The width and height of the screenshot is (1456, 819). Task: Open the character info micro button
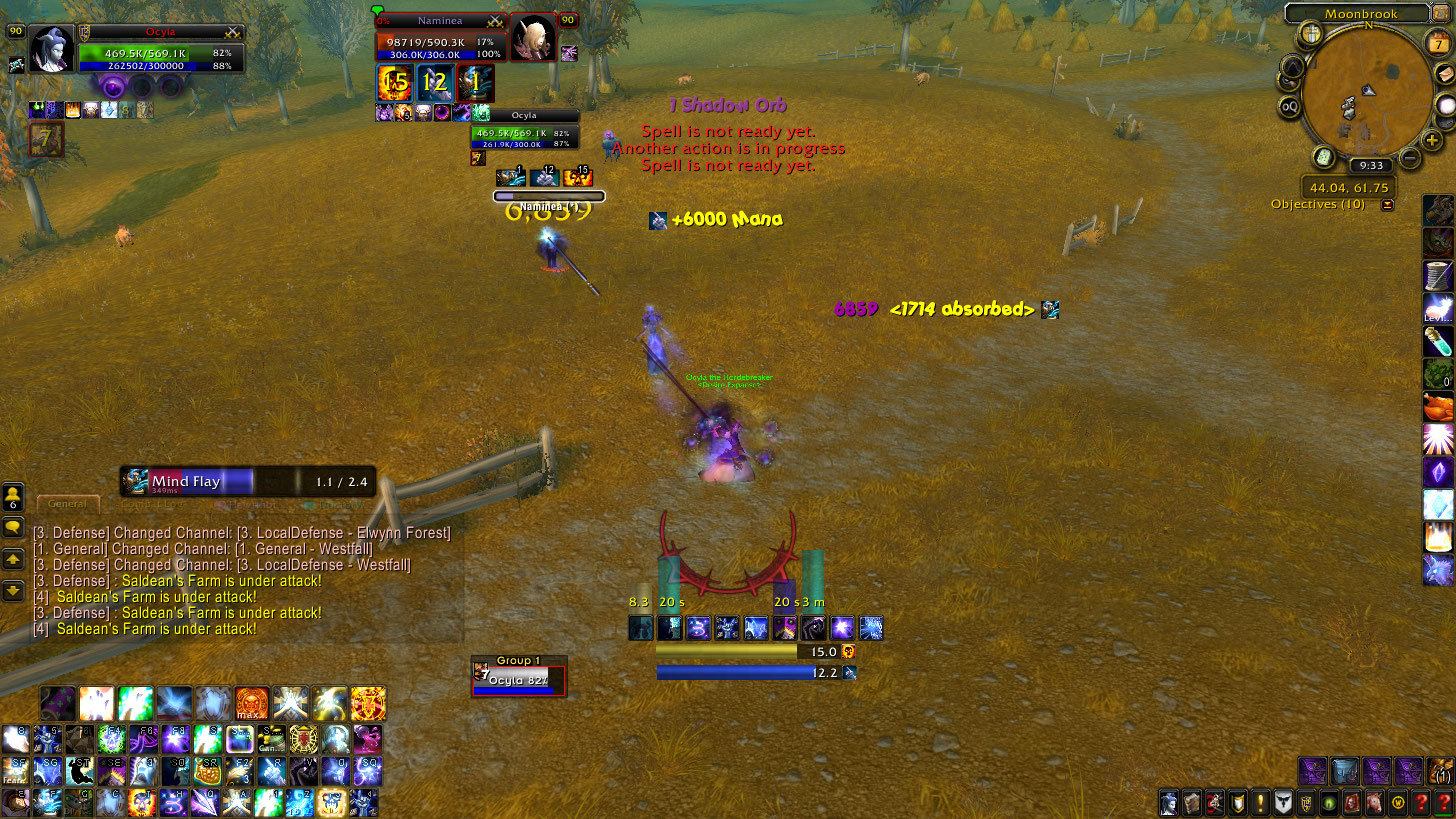pos(1168,802)
